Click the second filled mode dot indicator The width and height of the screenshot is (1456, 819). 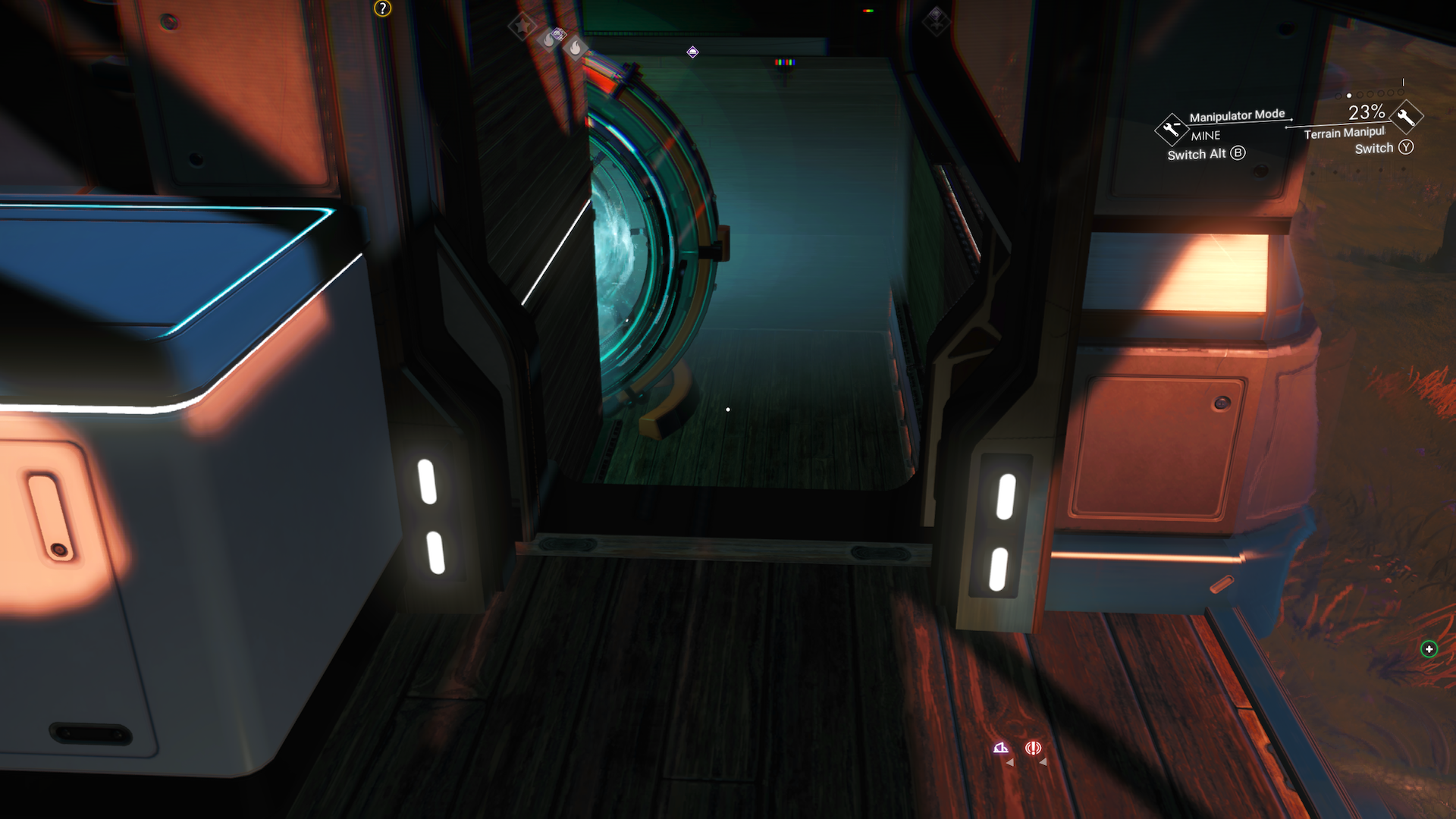click(1349, 96)
